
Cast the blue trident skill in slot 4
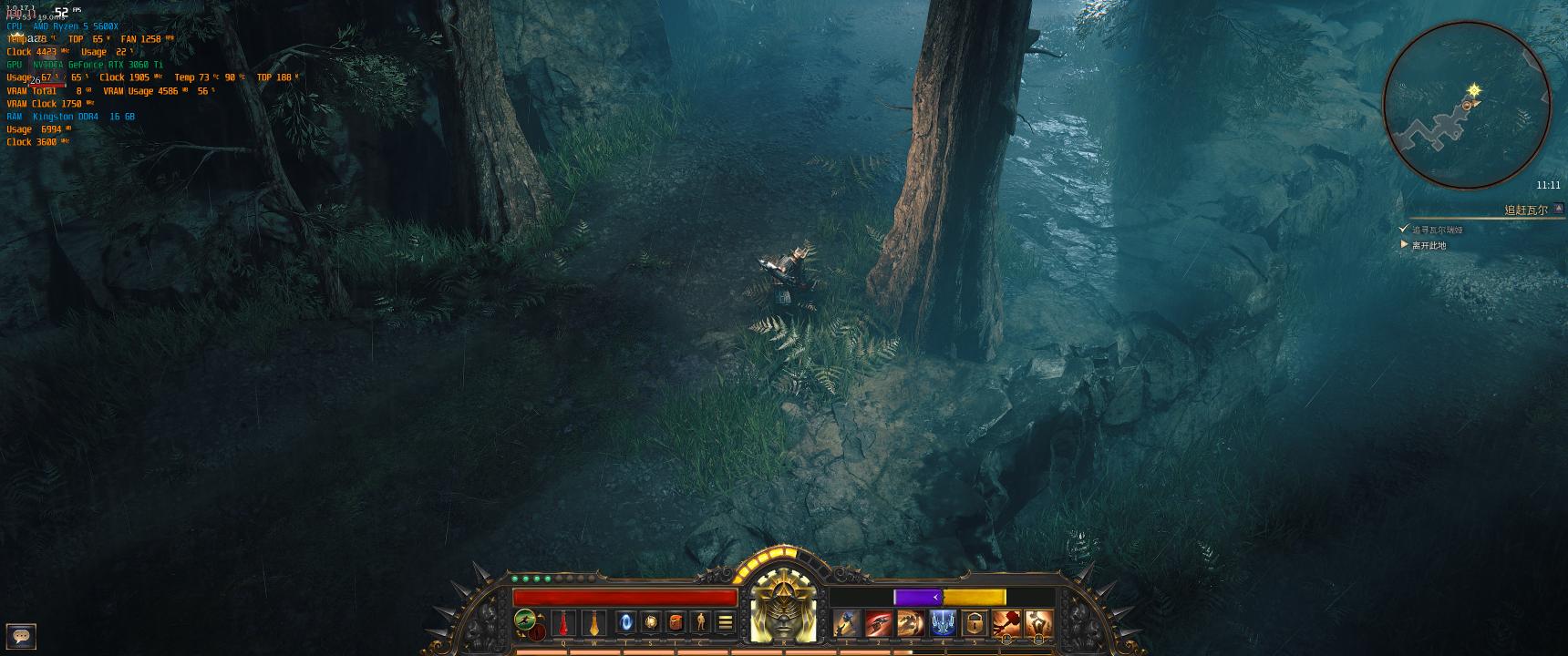pos(943,622)
